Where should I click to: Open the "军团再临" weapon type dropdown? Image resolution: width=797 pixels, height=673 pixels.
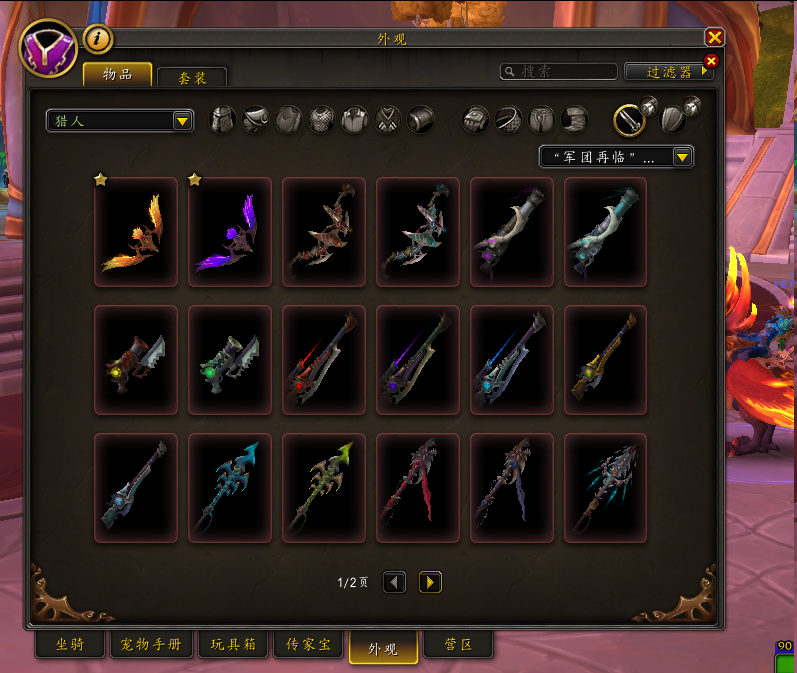click(616, 157)
